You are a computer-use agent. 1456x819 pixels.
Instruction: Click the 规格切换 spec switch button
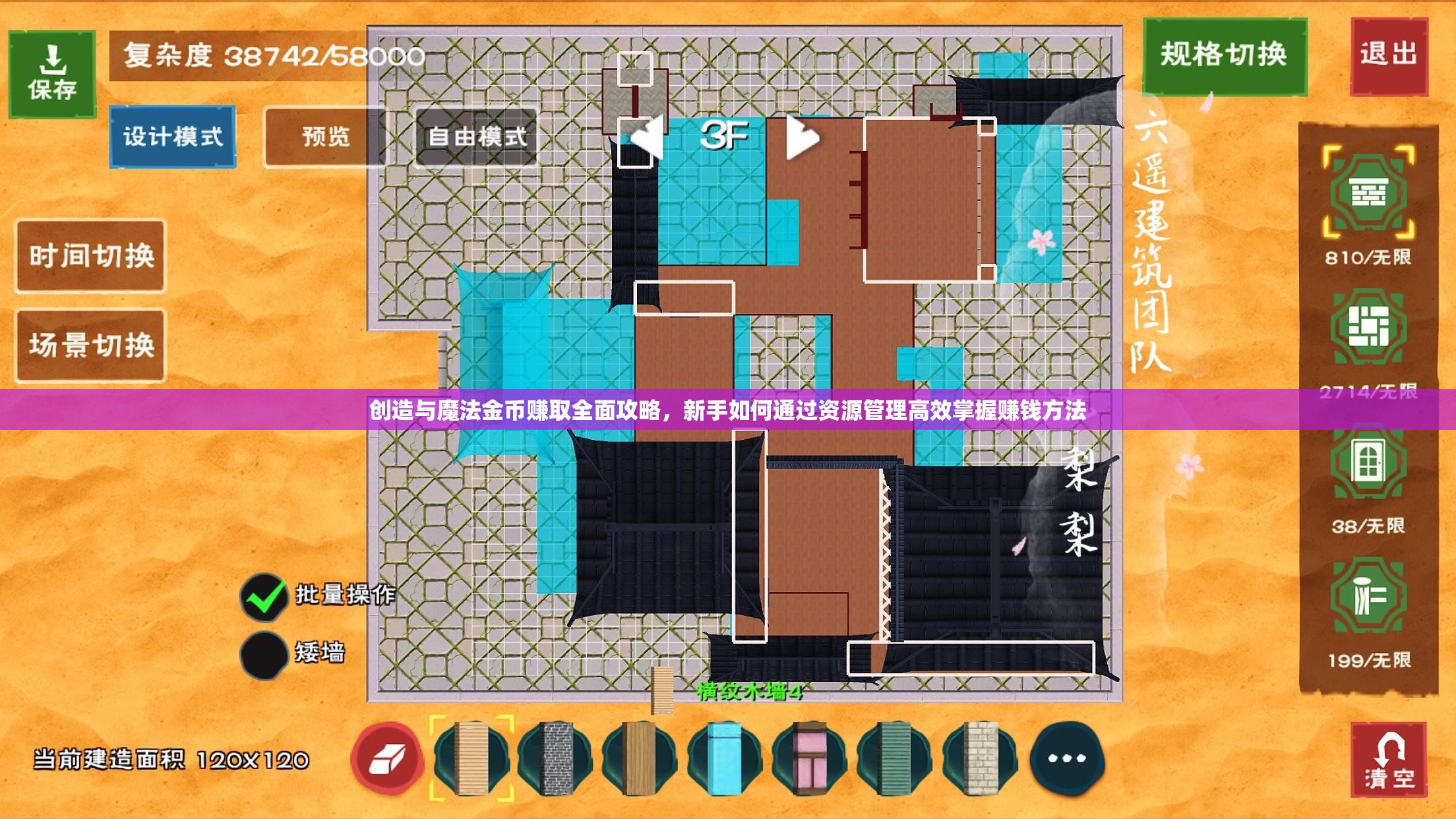click(x=1224, y=55)
